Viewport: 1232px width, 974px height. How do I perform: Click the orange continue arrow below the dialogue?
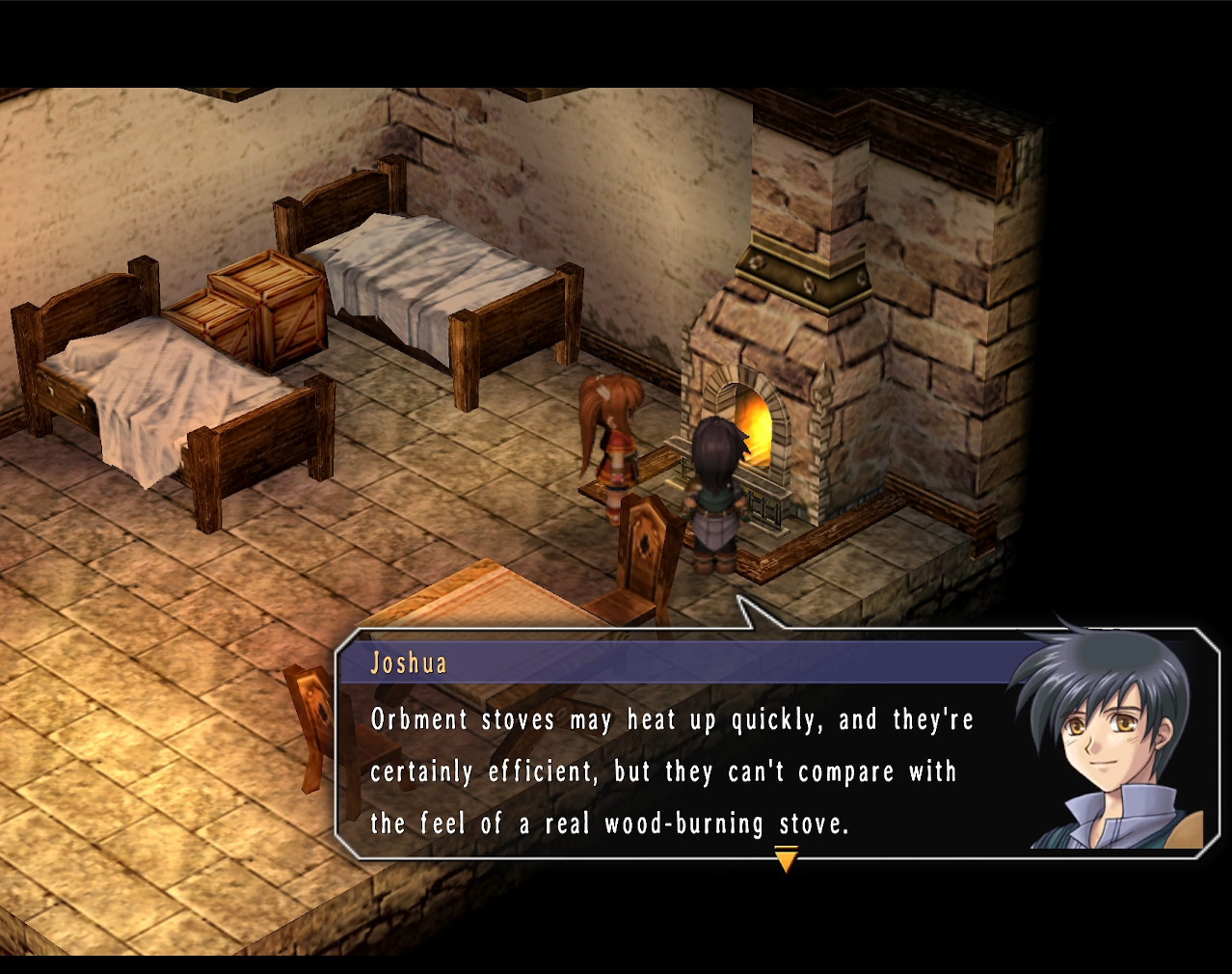pyautogui.click(x=786, y=858)
